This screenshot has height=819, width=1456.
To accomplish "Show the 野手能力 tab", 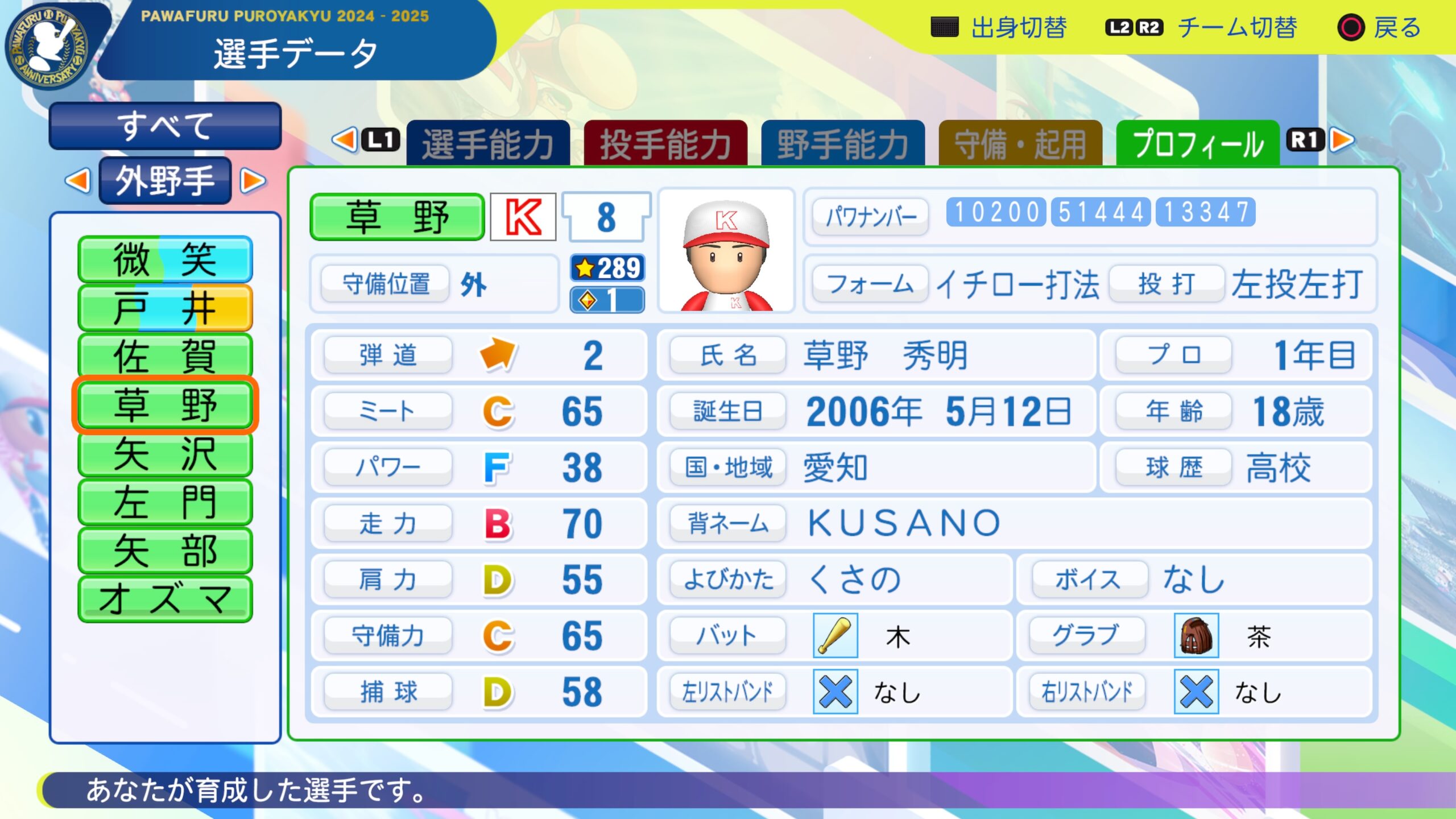I will [842, 143].
